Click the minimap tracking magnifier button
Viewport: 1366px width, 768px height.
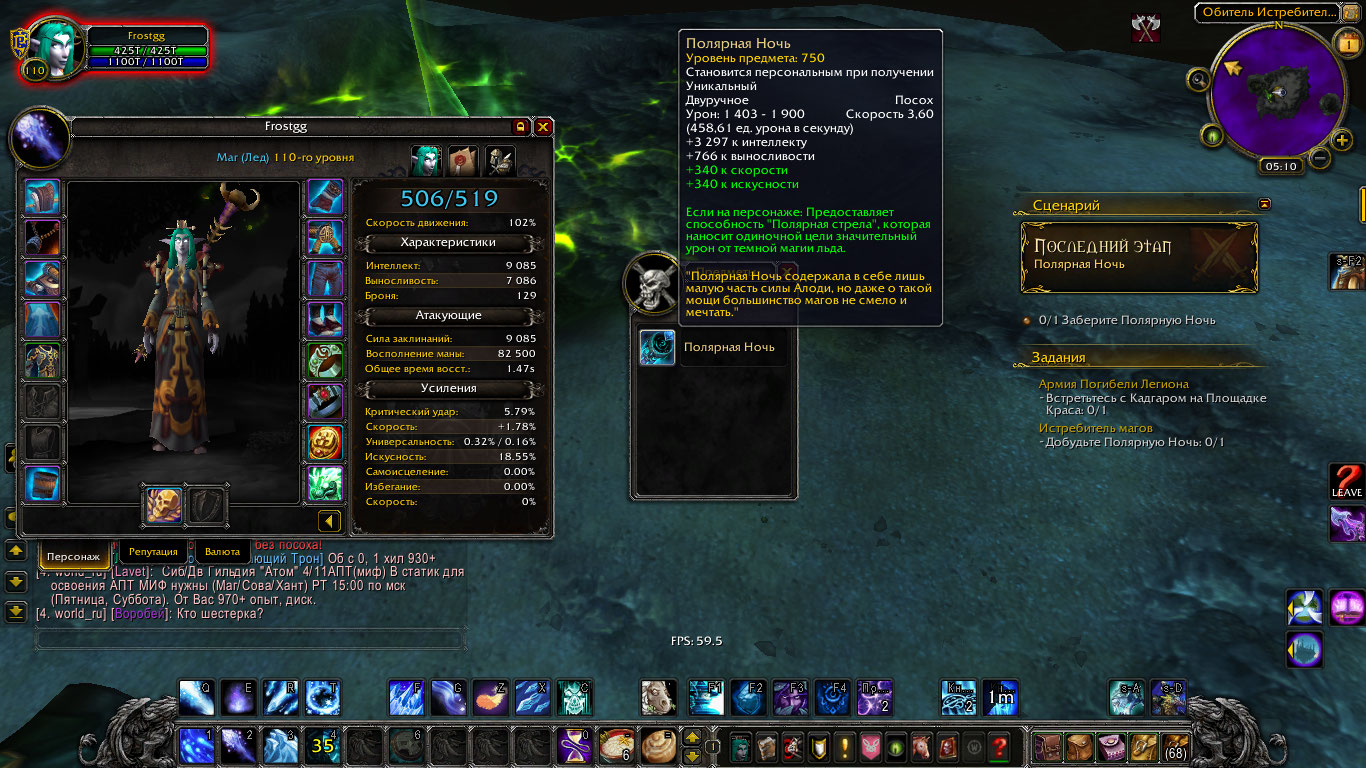1199,79
